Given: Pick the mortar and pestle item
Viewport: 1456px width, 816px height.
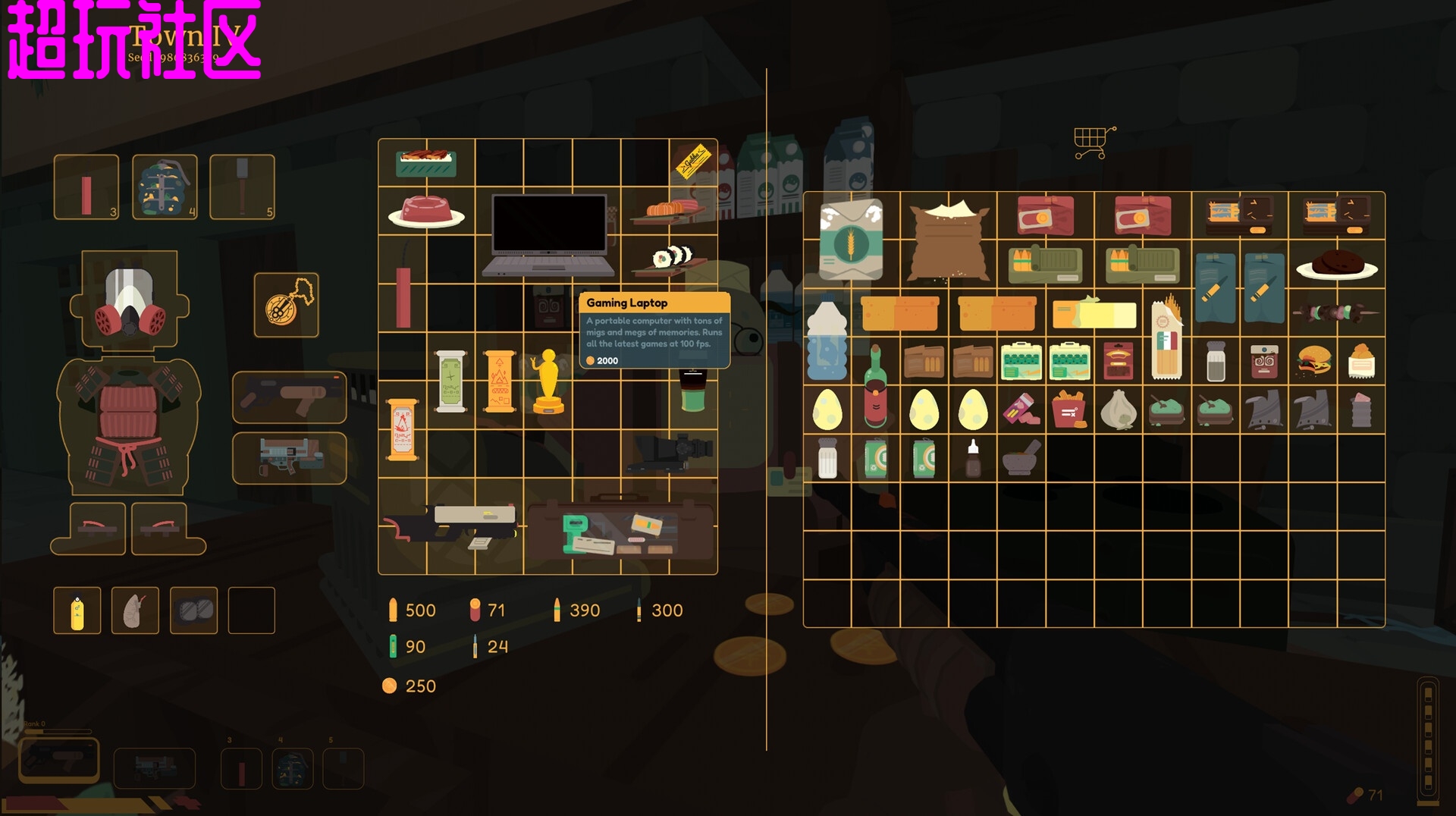Looking at the screenshot, I should click(1020, 458).
